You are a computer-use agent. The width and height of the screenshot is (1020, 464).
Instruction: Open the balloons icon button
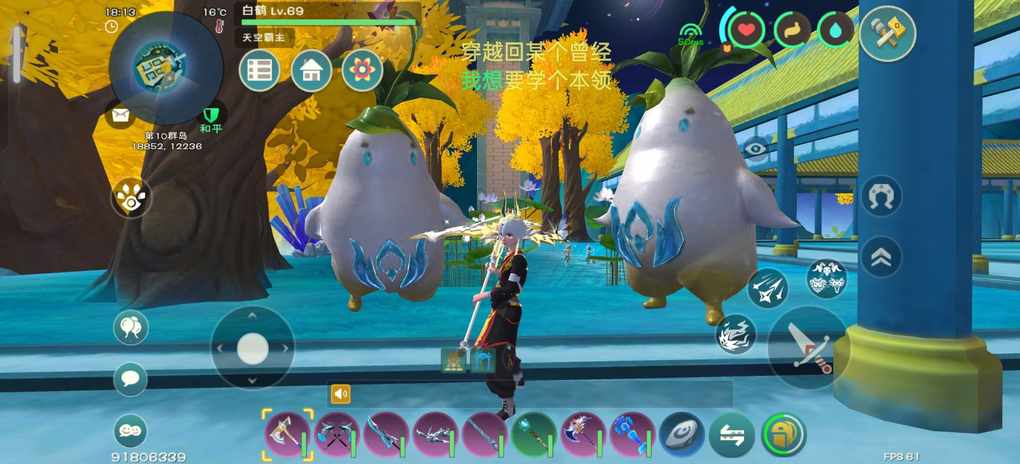pyautogui.click(x=130, y=326)
